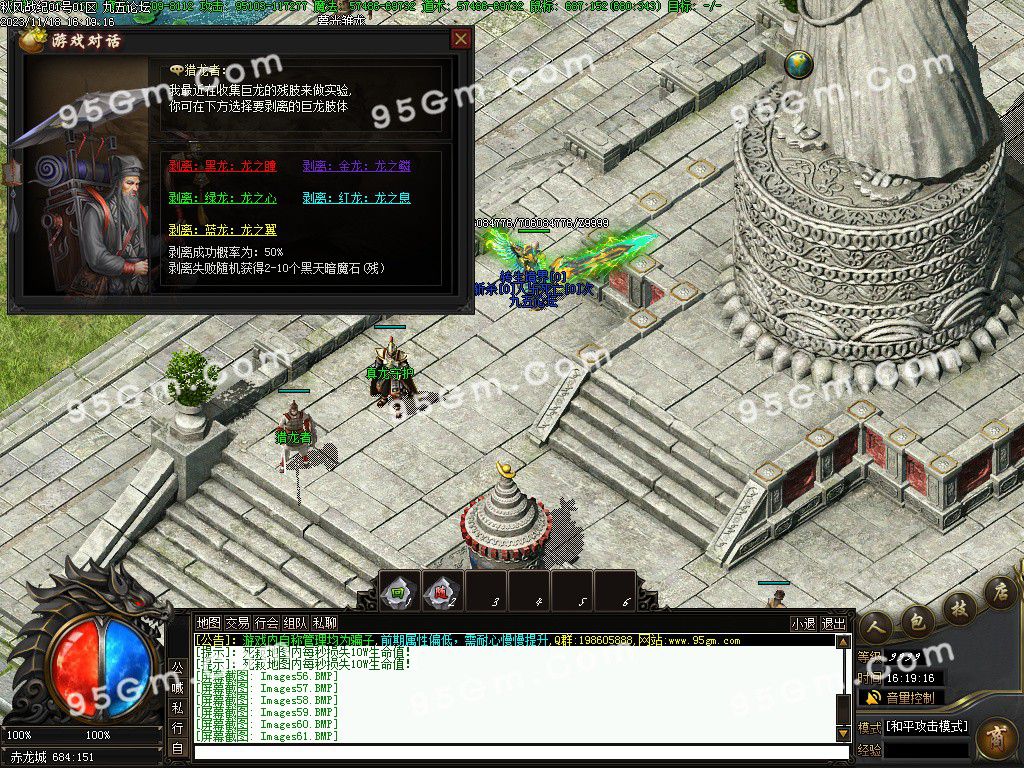Click the 小退 logout button
The width and height of the screenshot is (1024, 768).
click(803, 623)
